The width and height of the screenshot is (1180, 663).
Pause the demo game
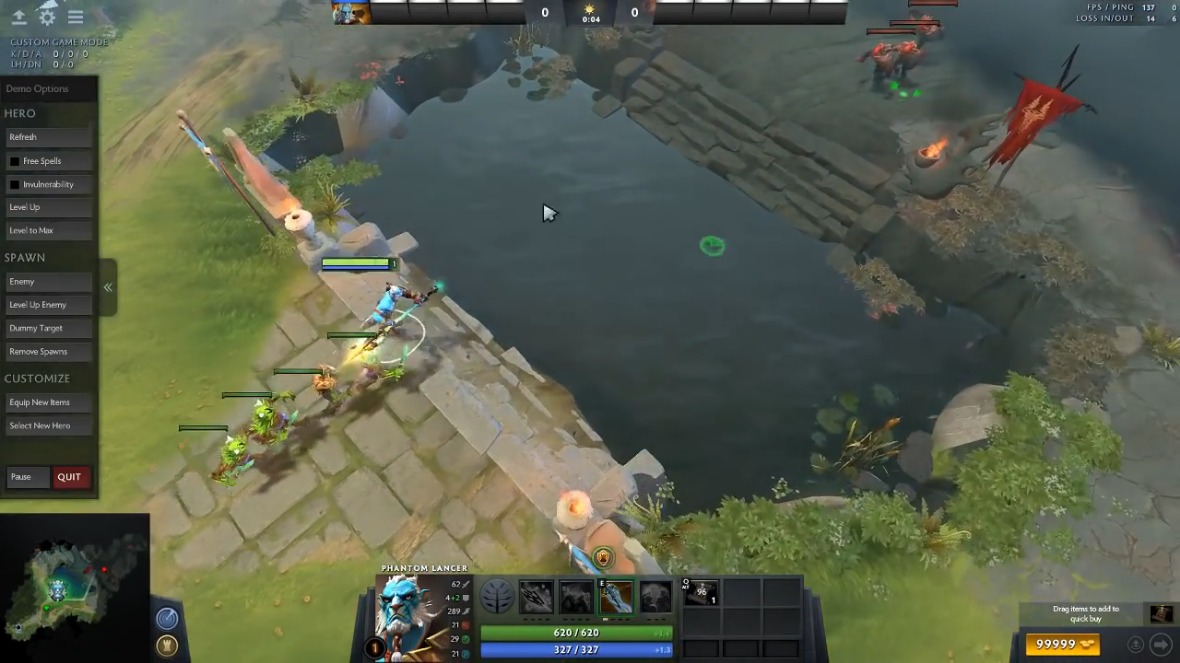coord(27,477)
